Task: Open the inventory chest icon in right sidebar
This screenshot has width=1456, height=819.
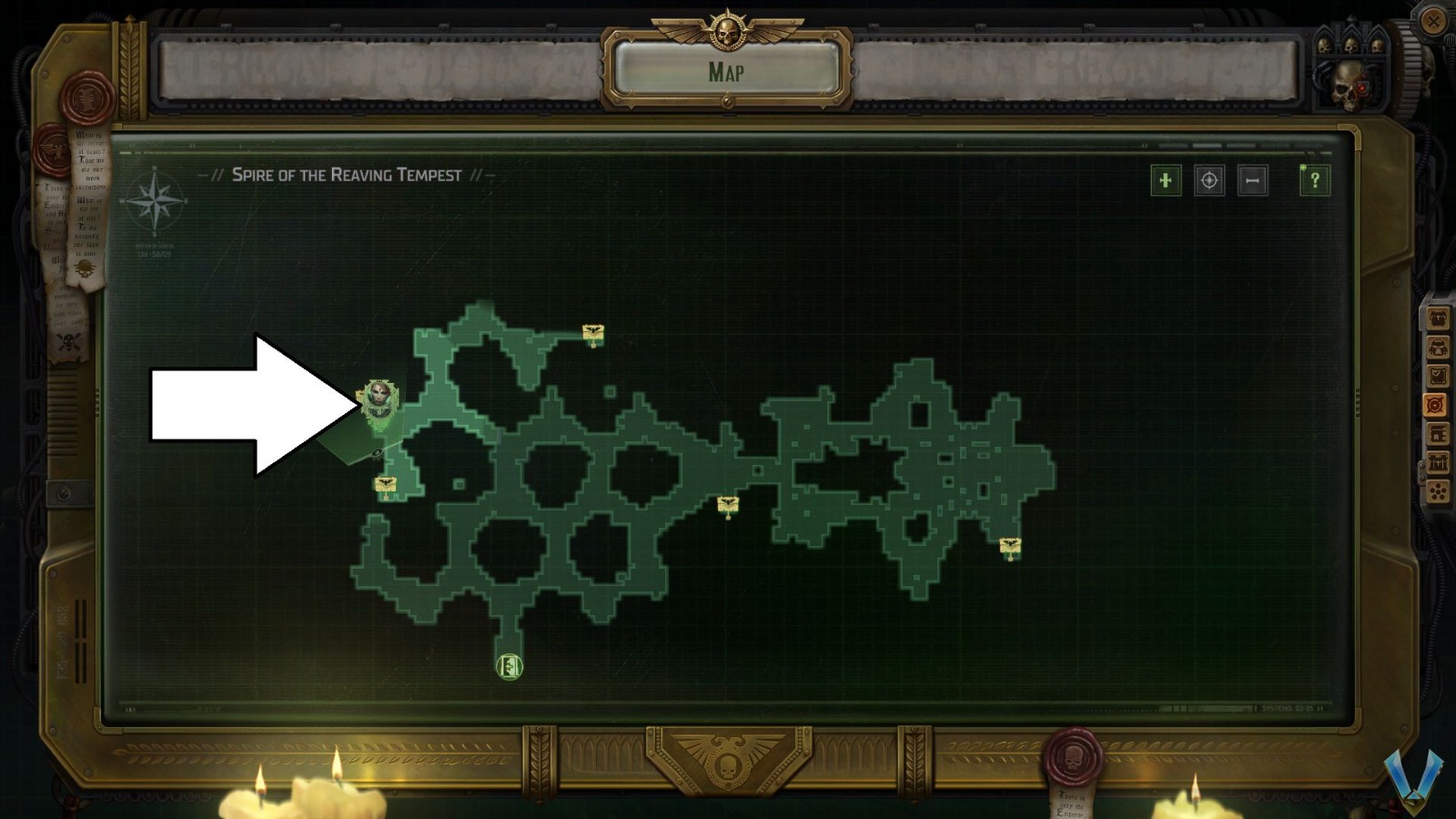Action: (1438, 318)
